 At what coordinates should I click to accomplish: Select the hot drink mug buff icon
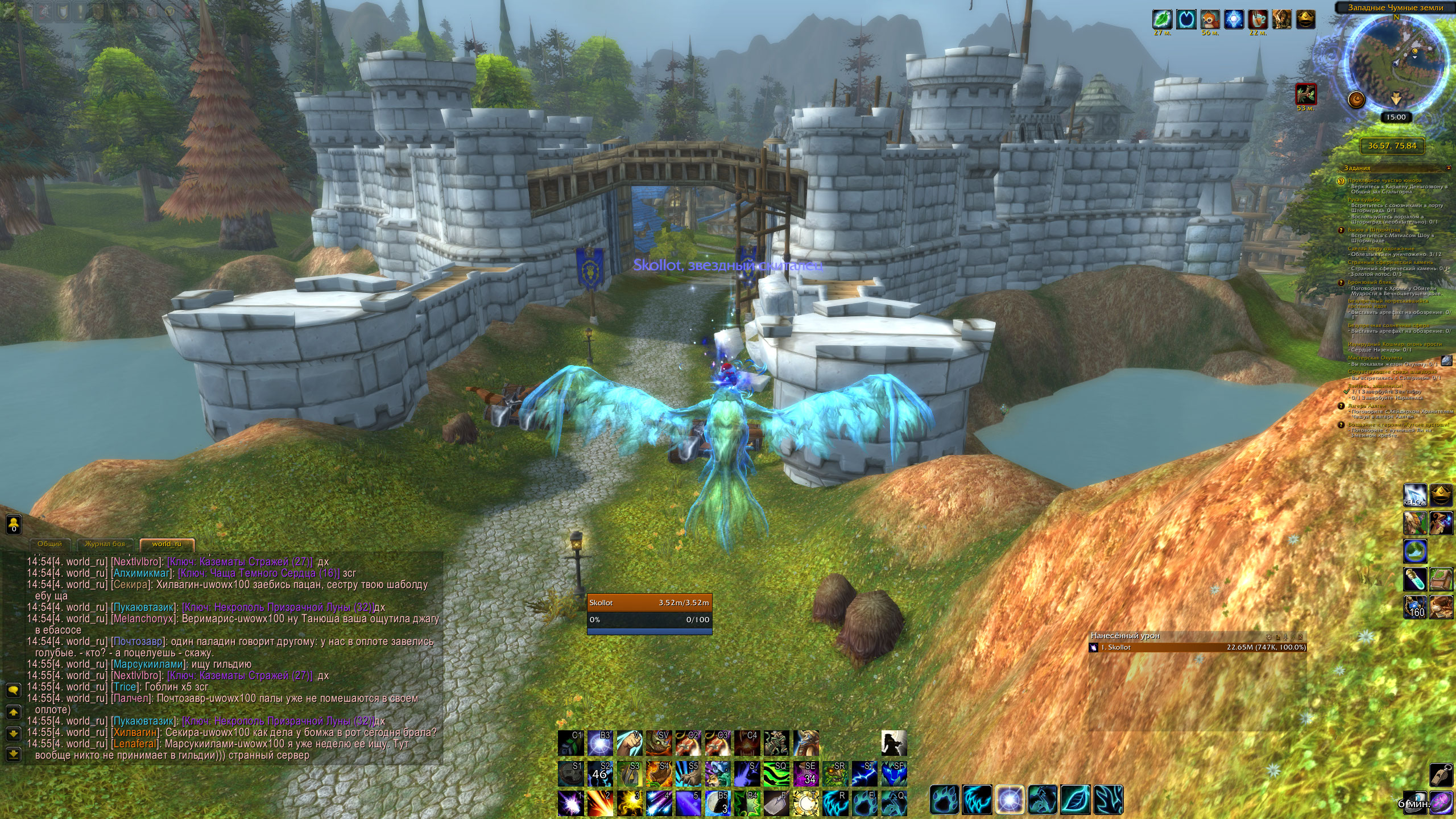coord(1258,19)
